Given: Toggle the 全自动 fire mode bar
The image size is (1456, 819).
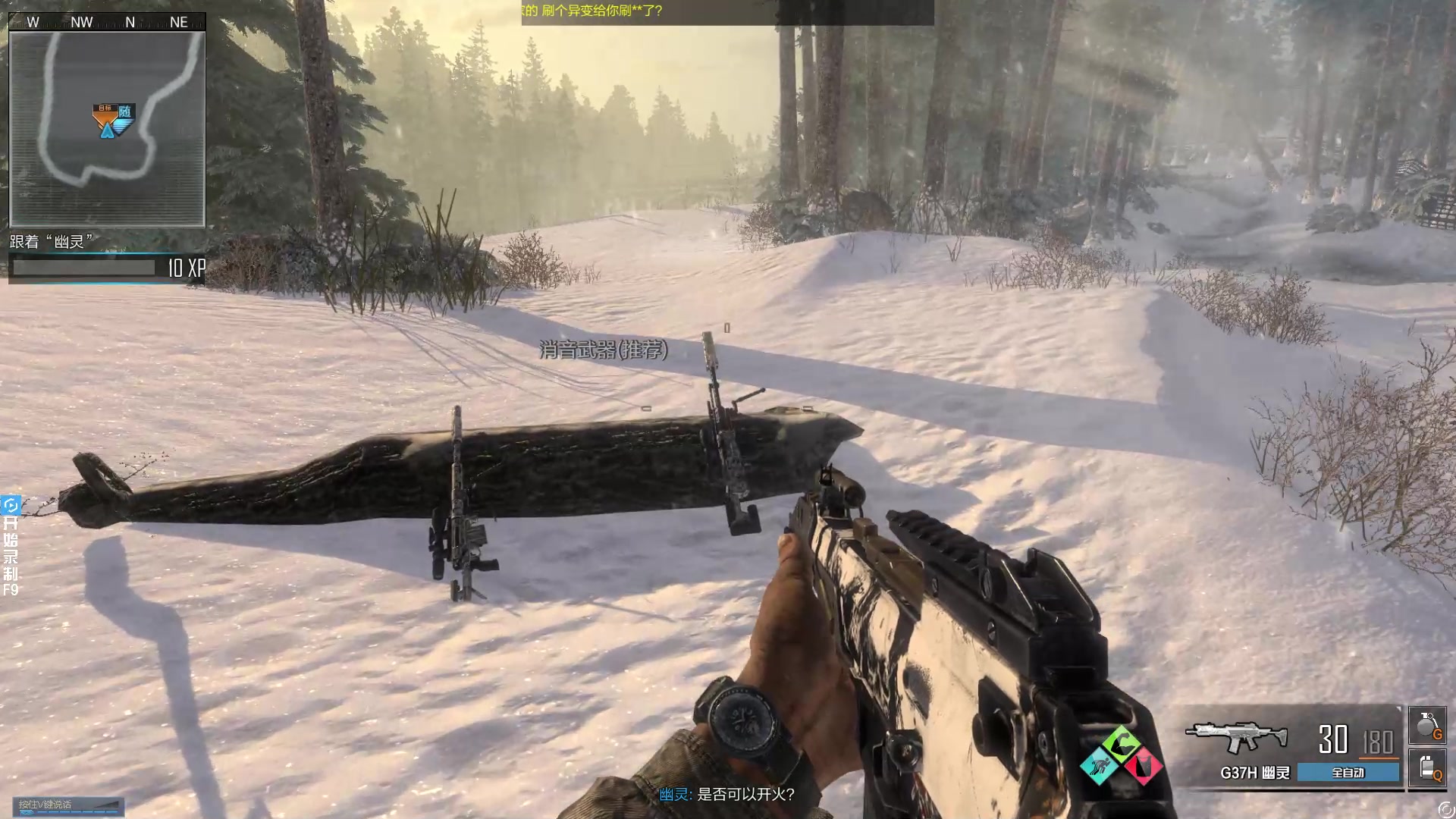Looking at the screenshot, I should tap(1348, 773).
